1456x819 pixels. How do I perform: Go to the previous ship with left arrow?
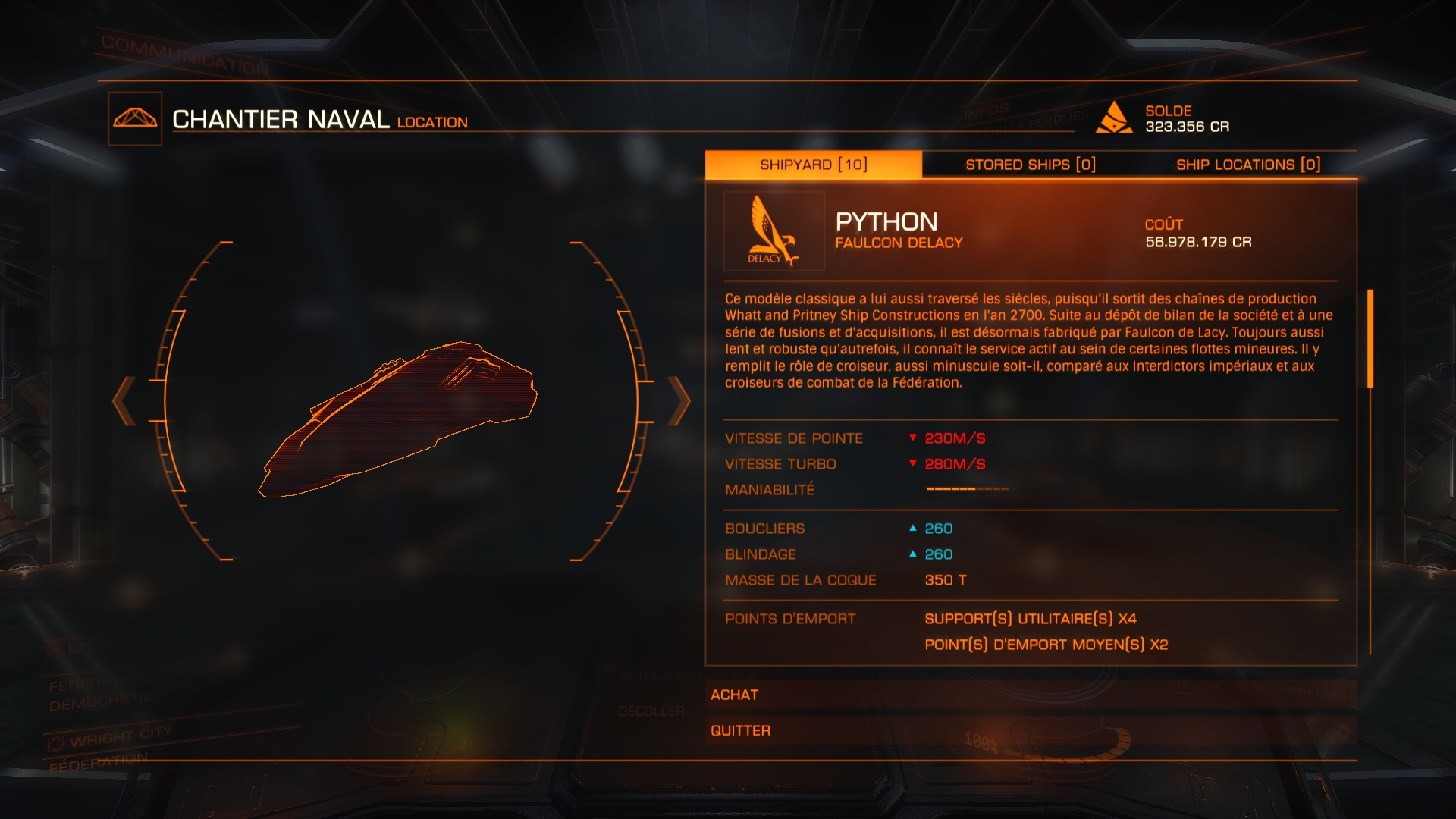[x=124, y=400]
